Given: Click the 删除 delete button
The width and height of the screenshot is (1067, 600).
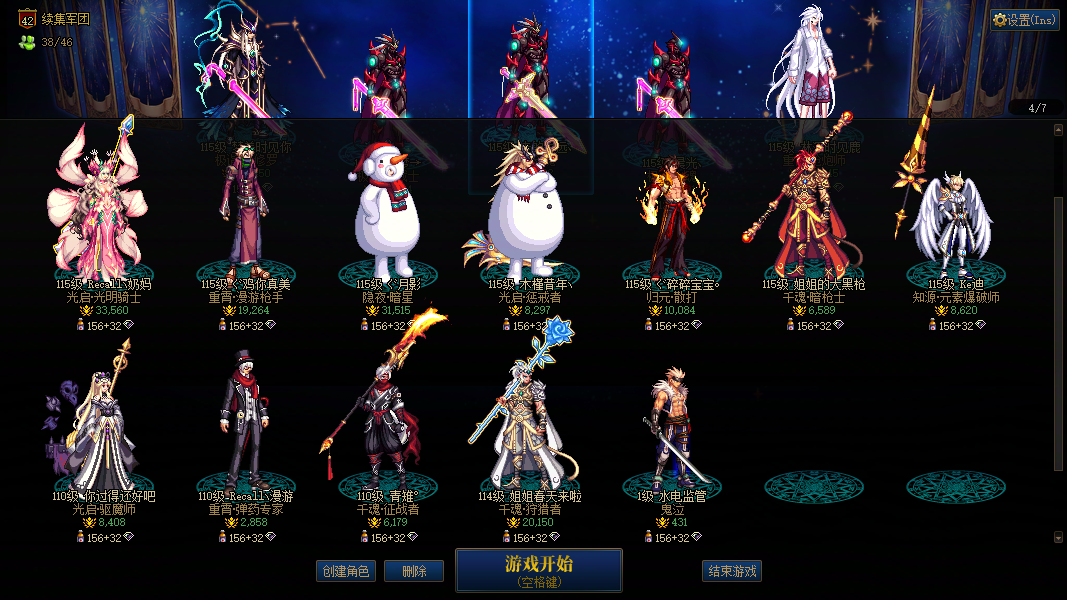Looking at the screenshot, I should [414, 571].
